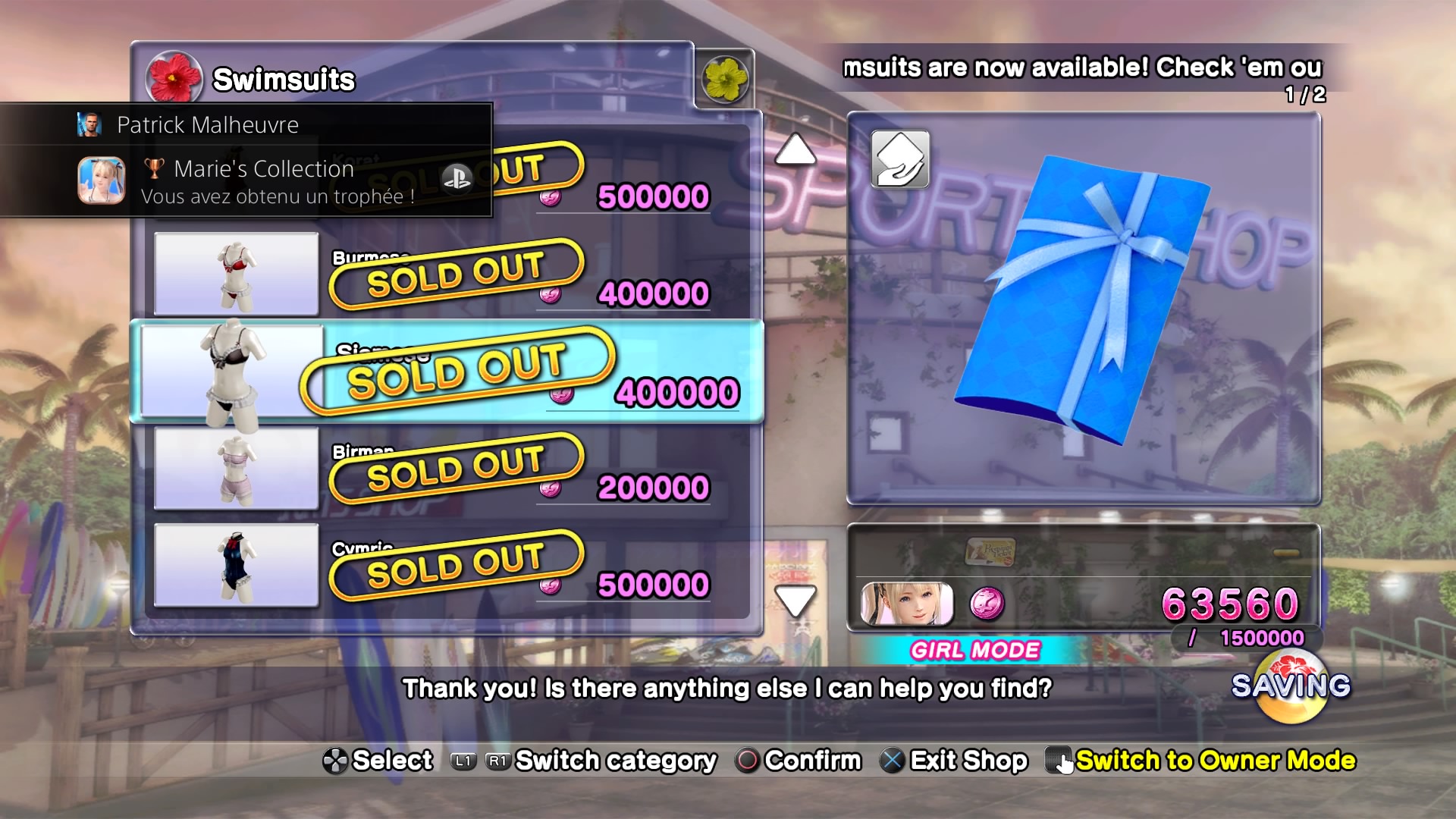This screenshot has height=819, width=1456.
Task: Click the blue gift-wrapped package preview
Action: point(1084,303)
